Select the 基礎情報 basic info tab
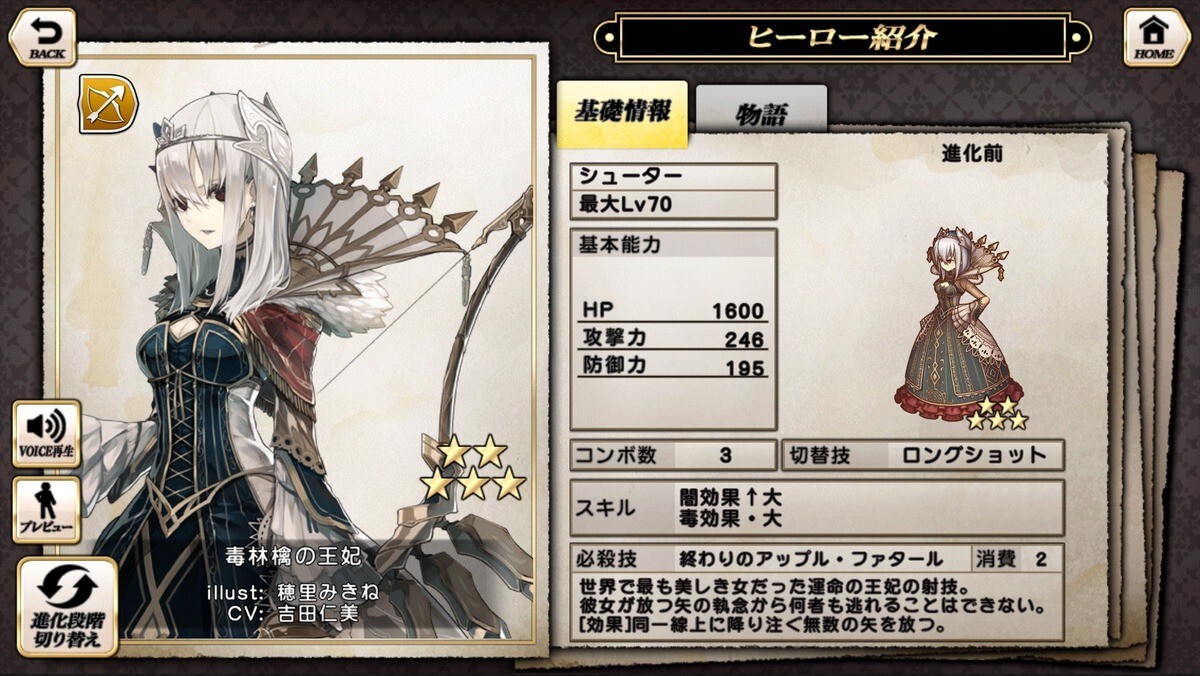 point(622,112)
